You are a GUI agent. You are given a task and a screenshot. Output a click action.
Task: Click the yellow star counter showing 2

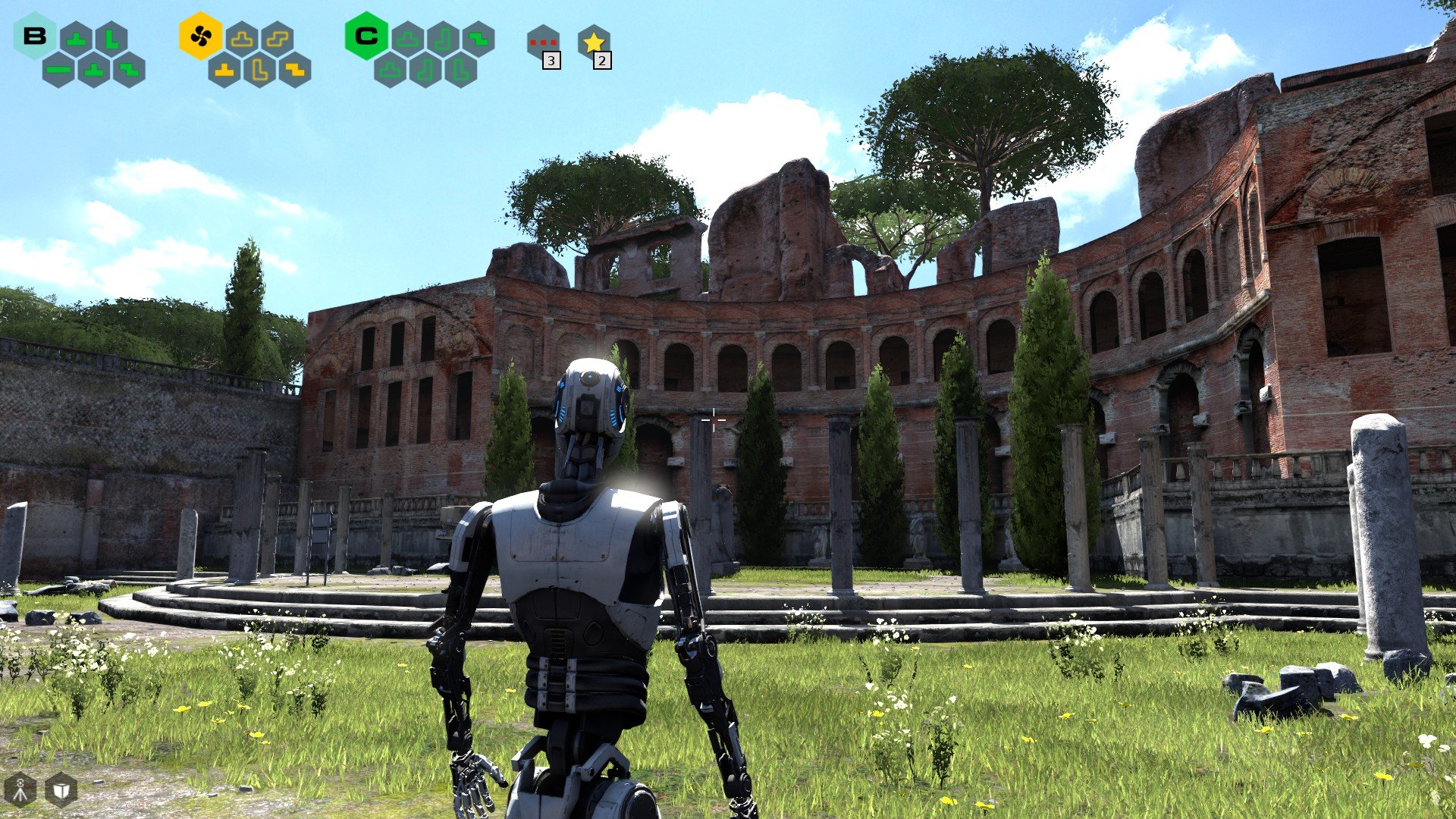[594, 42]
